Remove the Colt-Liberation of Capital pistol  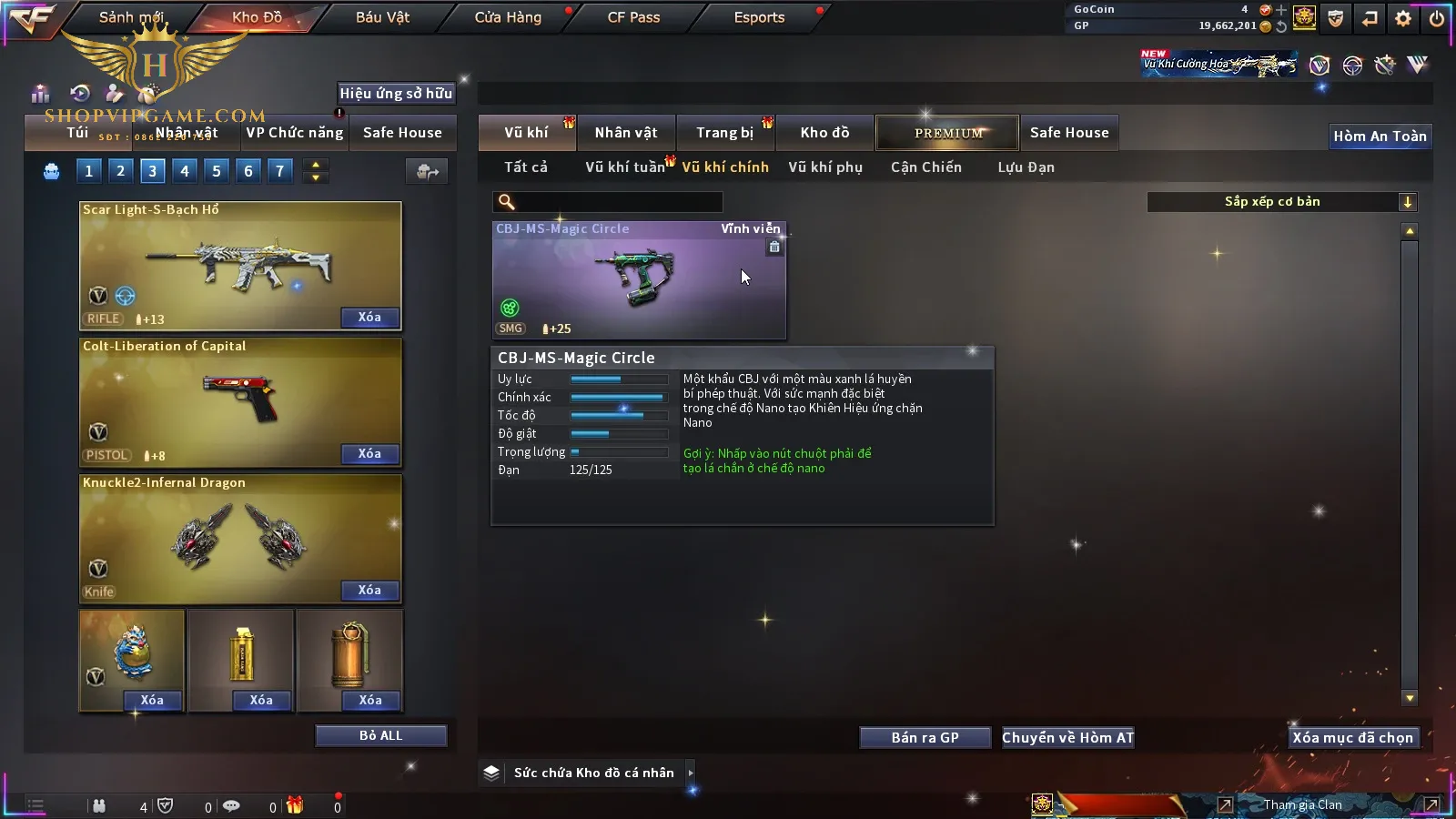click(x=369, y=454)
